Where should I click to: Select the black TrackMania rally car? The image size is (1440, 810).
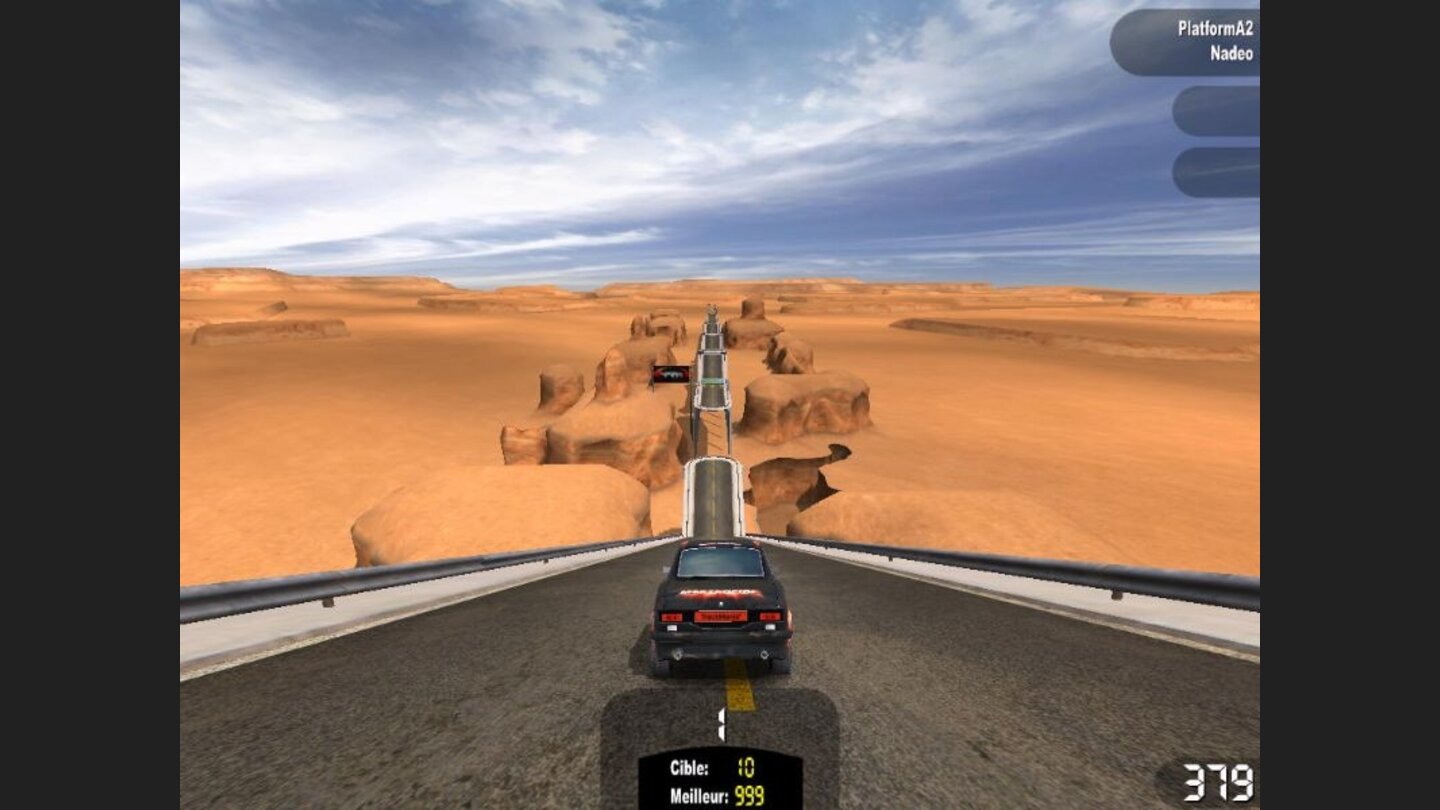point(722,610)
